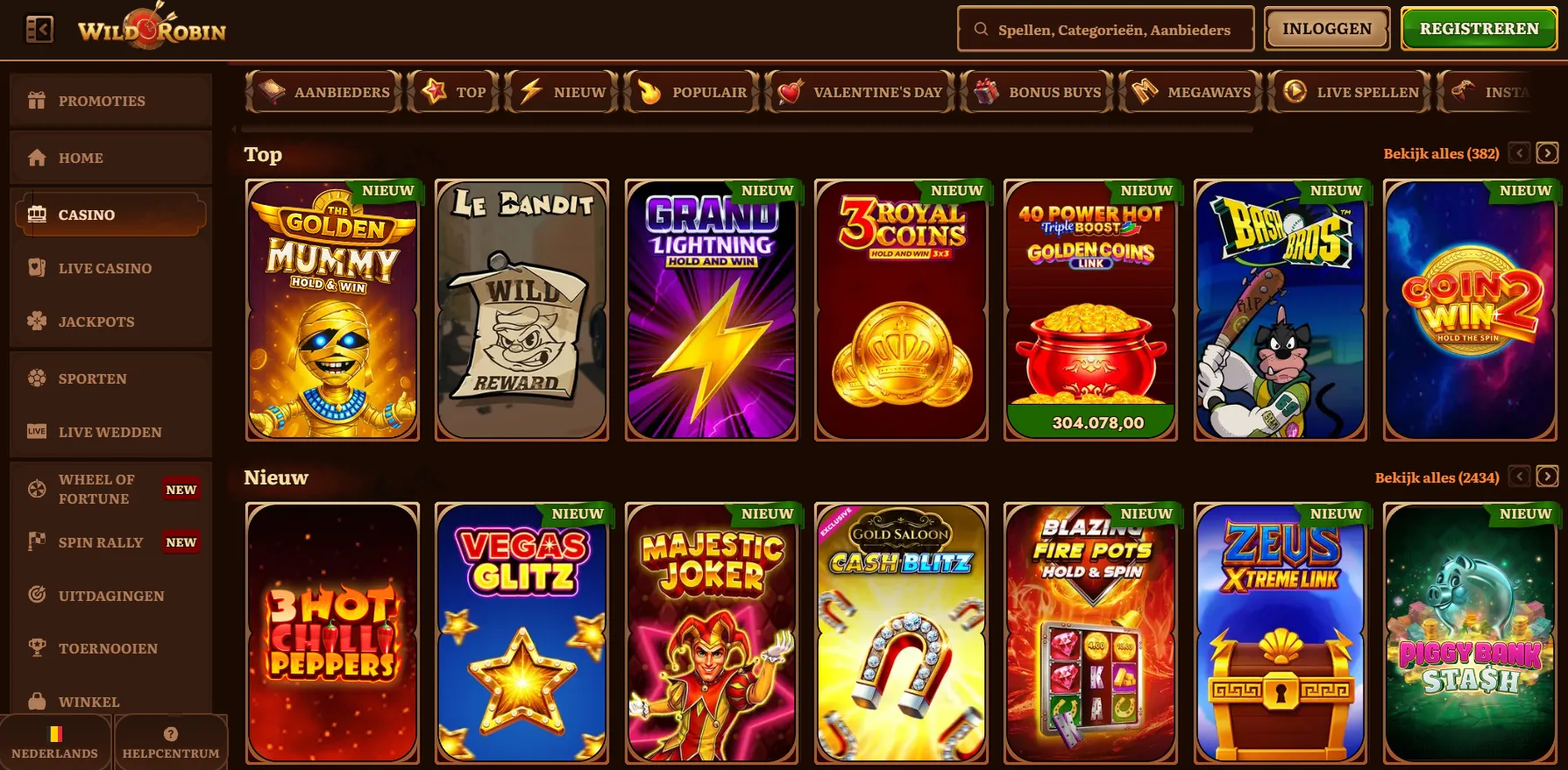This screenshot has height=770, width=1568.
Task: Click the Live Wedden LIVE badge icon
Action: click(x=36, y=431)
